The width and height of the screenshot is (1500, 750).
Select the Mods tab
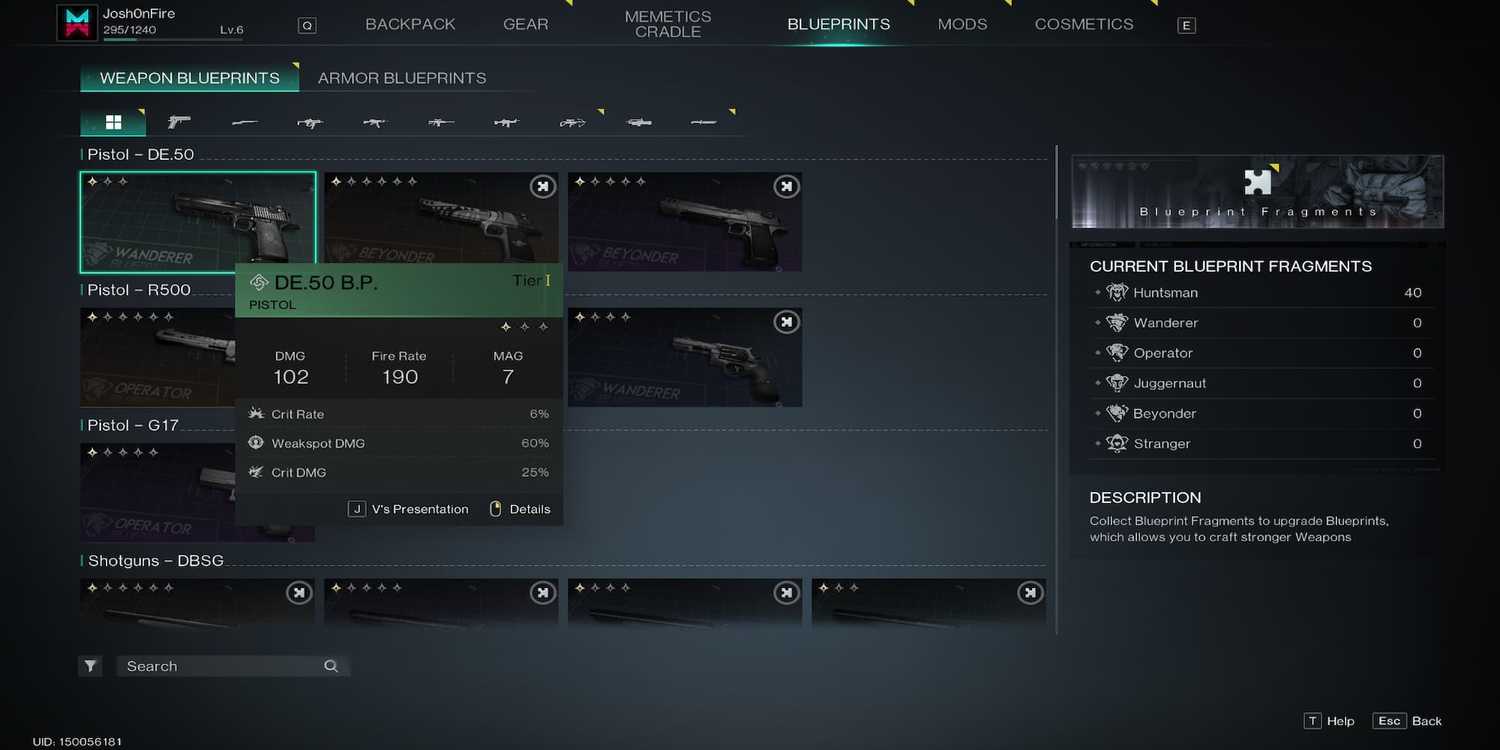(962, 24)
